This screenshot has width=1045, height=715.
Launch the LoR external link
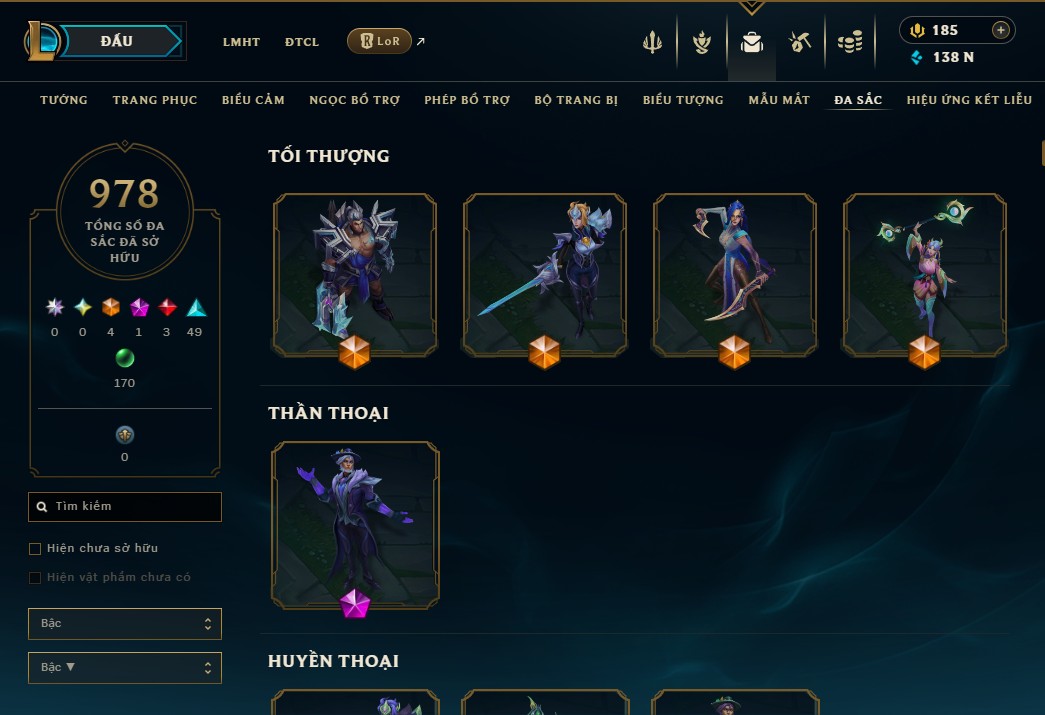380,41
